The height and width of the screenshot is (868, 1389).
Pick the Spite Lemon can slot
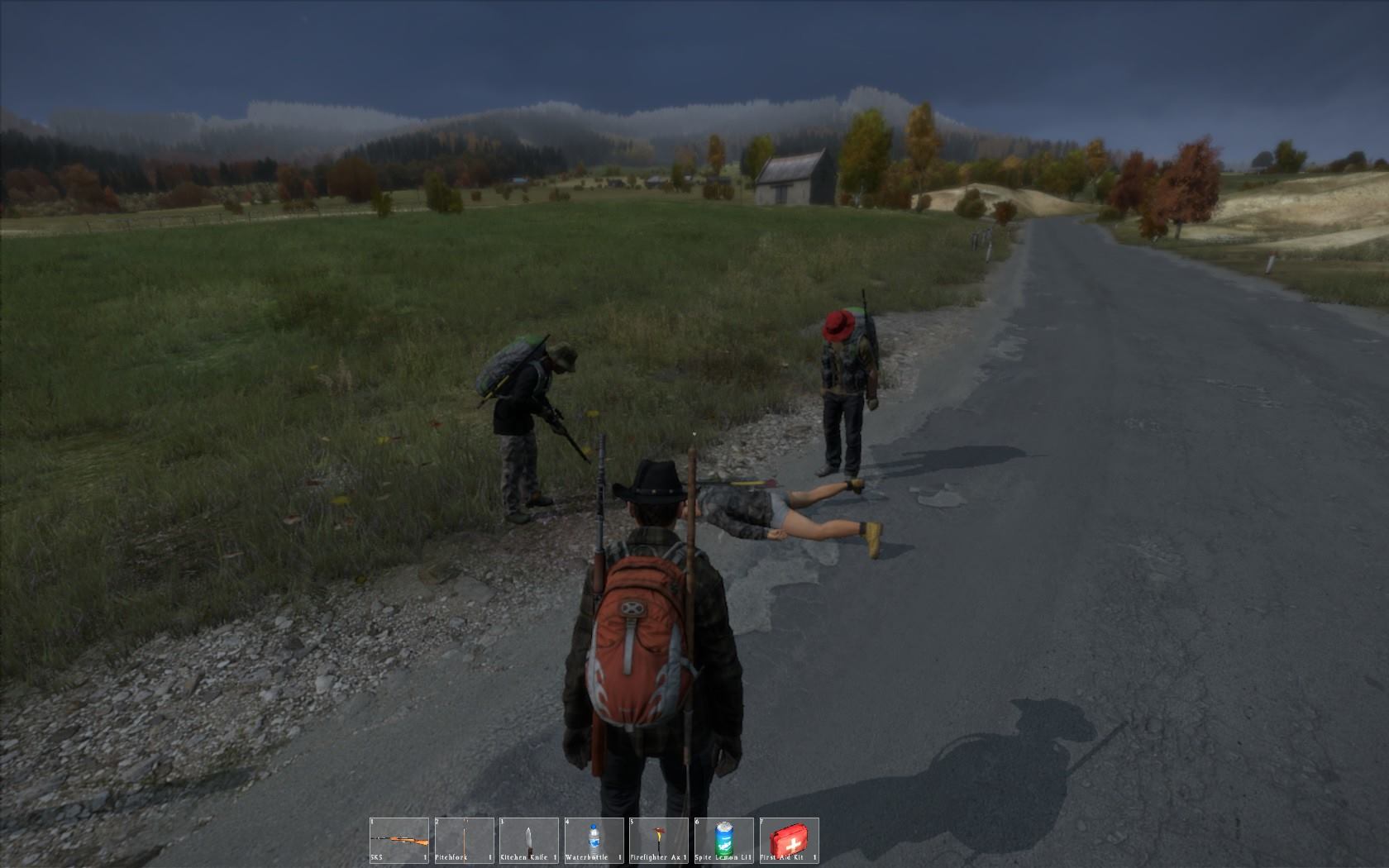click(723, 841)
